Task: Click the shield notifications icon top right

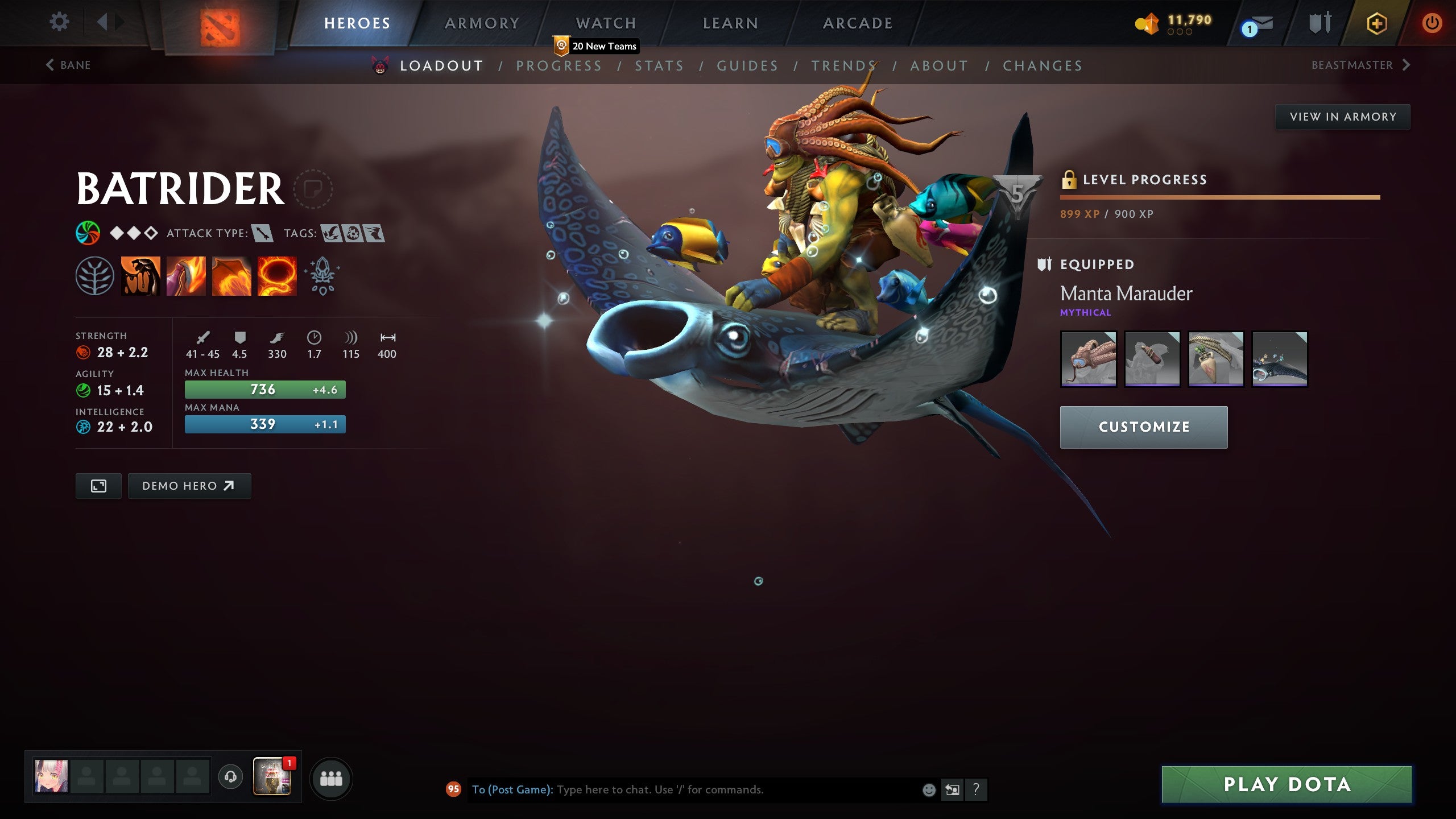Action: point(1318,23)
